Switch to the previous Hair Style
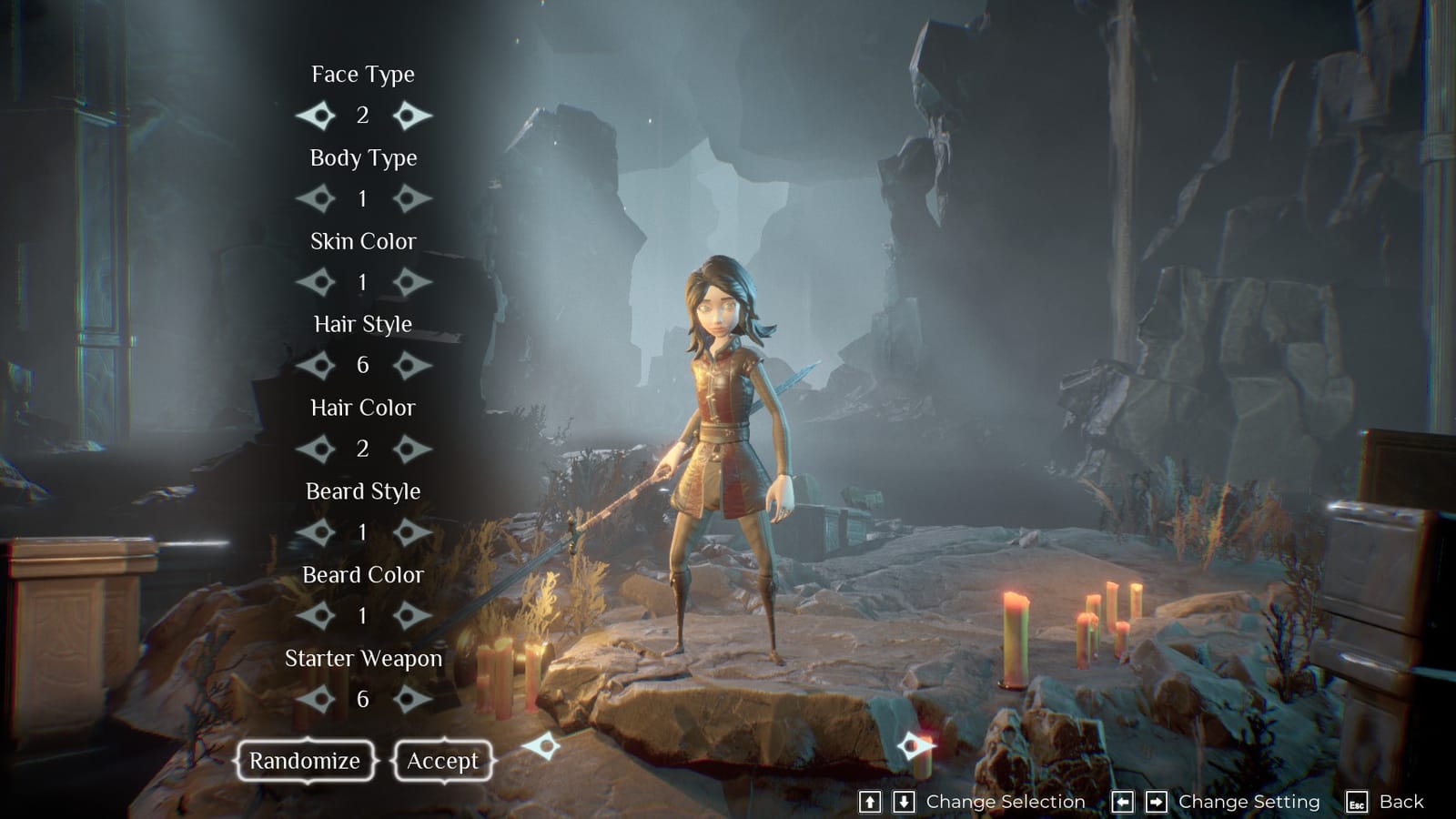The image size is (1456, 819). [x=316, y=366]
